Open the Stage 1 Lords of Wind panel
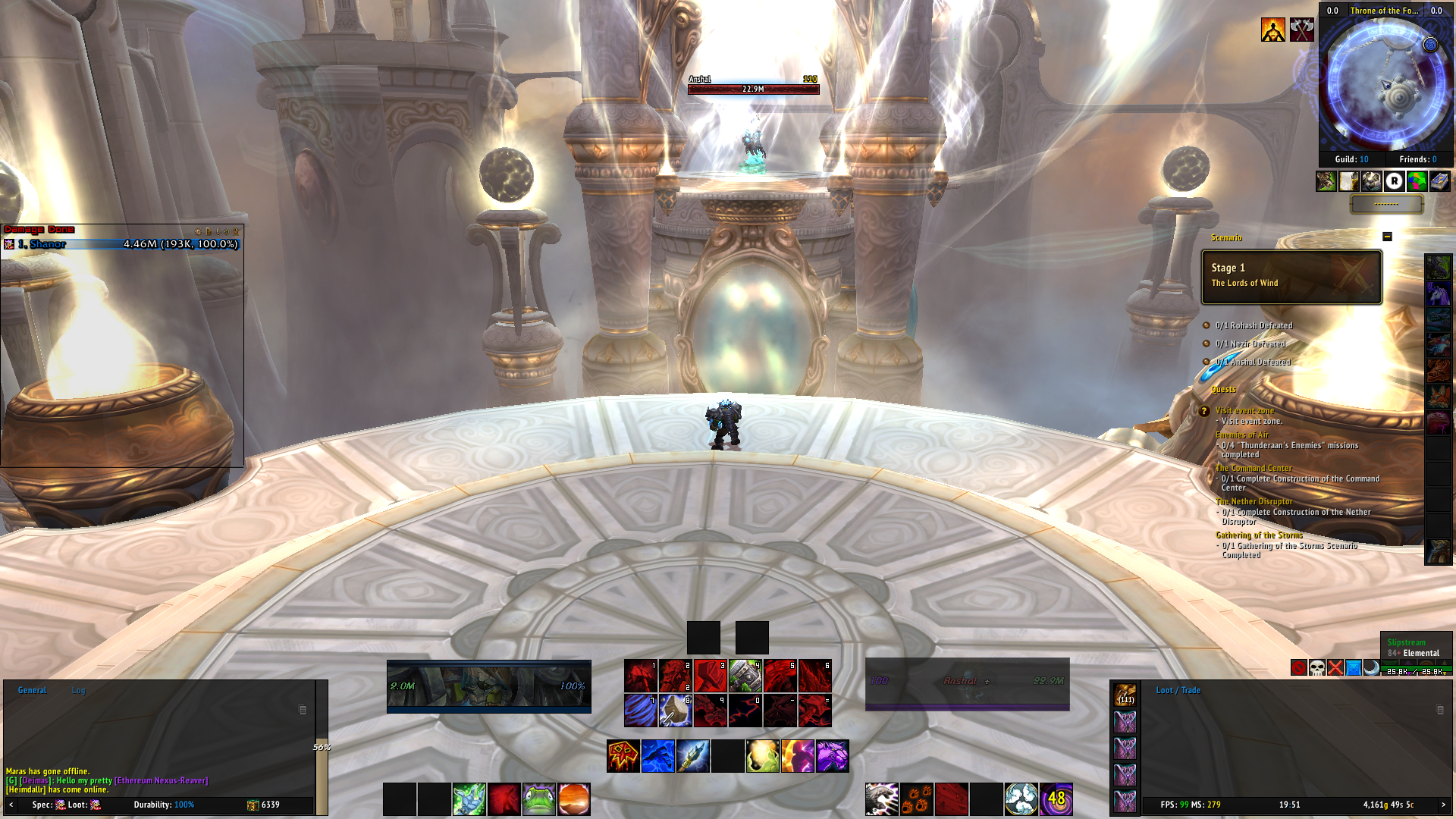Viewport: 1456px width, 819px height. 1291,277
